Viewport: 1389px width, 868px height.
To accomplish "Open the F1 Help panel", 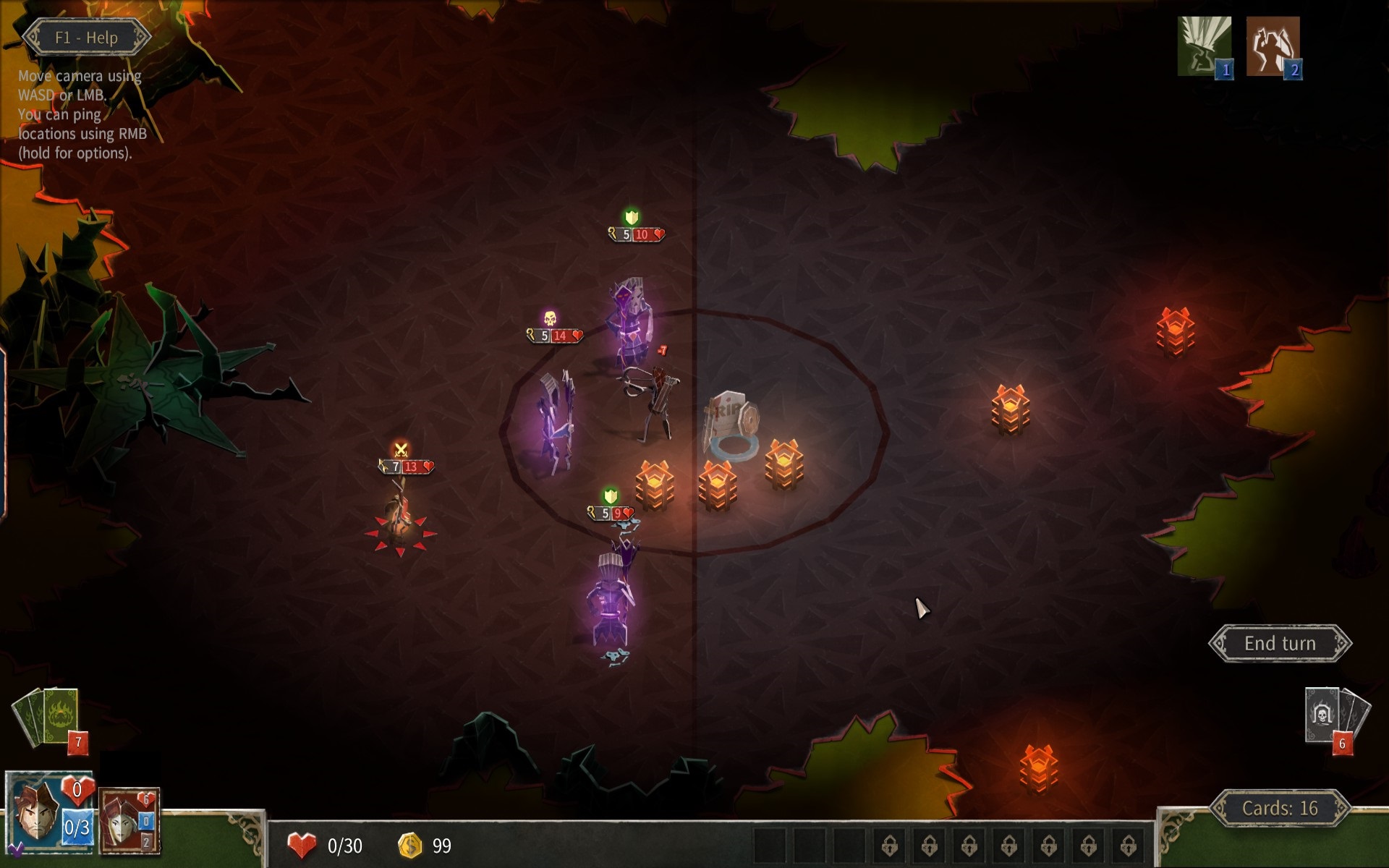I will click(x=86, y=38).
